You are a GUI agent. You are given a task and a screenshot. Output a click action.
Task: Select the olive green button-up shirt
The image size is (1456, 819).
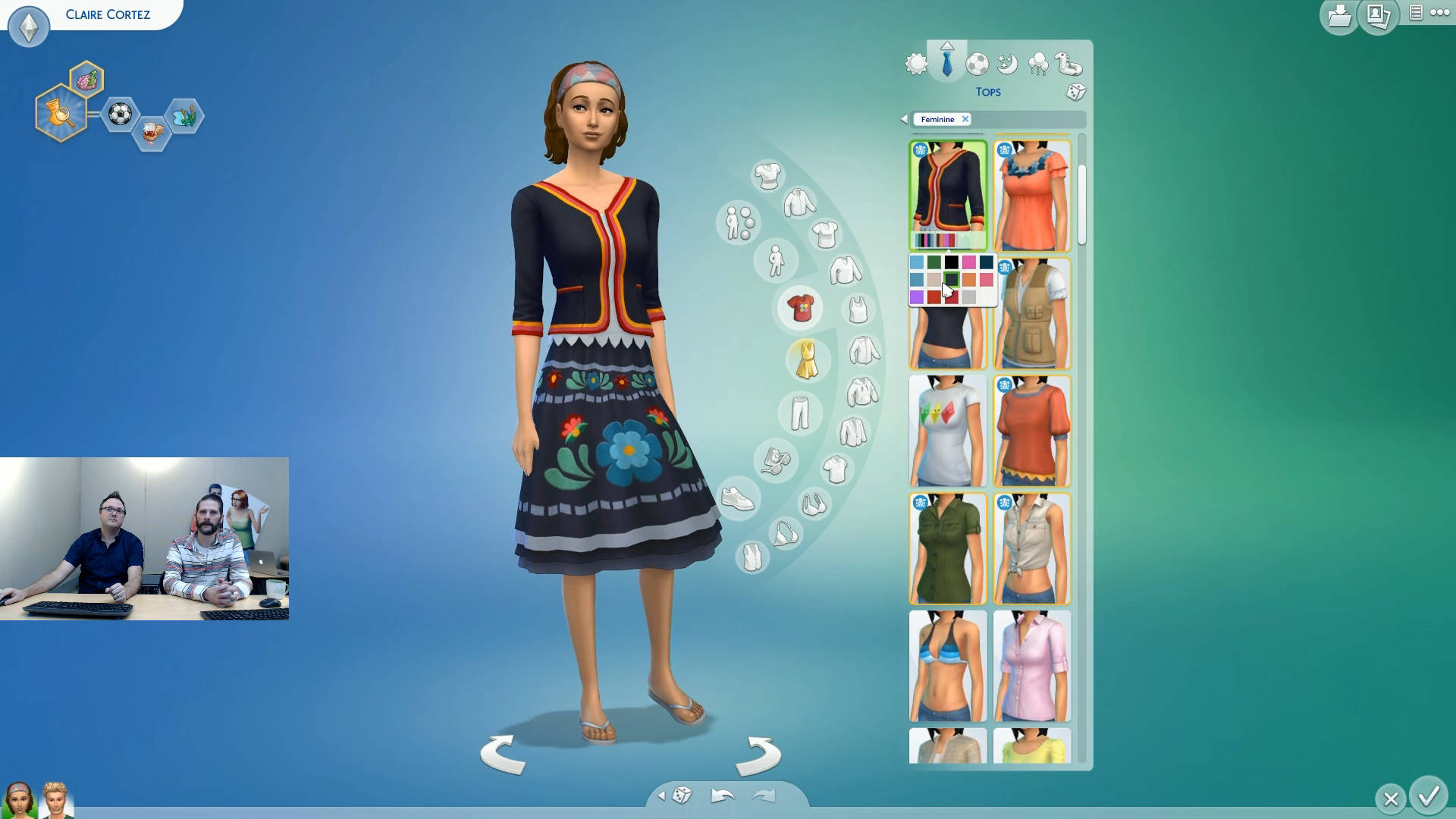pyautogui.click(x=947, y=548)
